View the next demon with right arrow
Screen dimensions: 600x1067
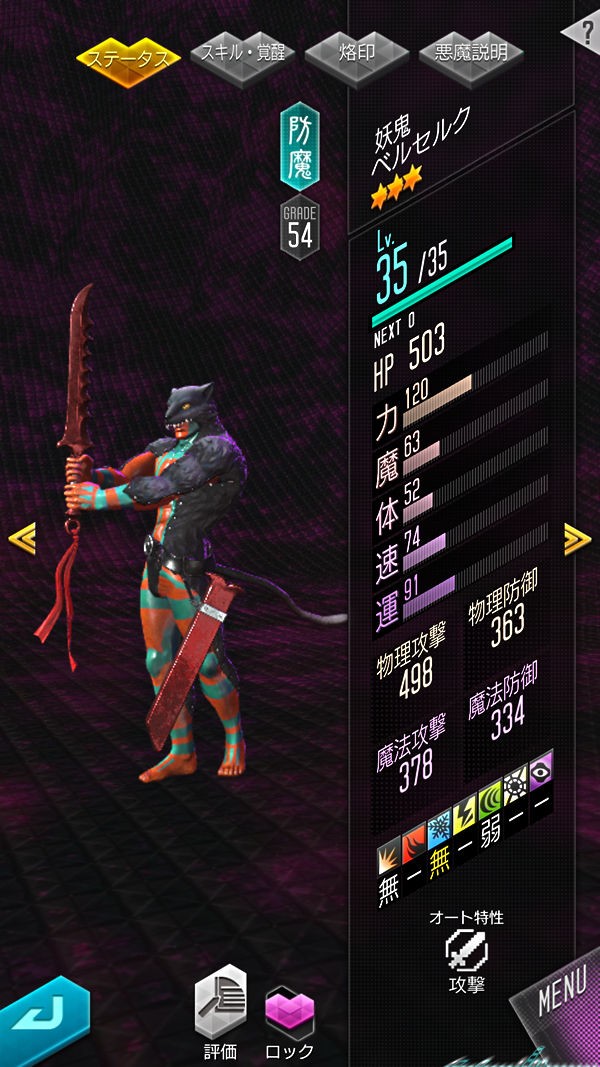(577, 538)
